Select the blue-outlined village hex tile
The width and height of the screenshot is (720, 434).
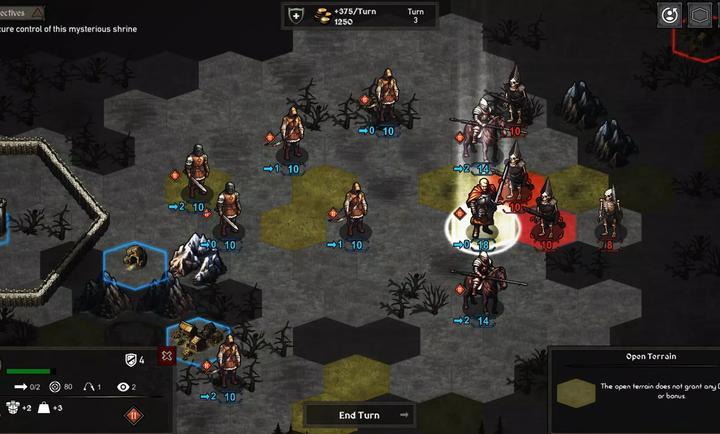[x=196, y=340]
